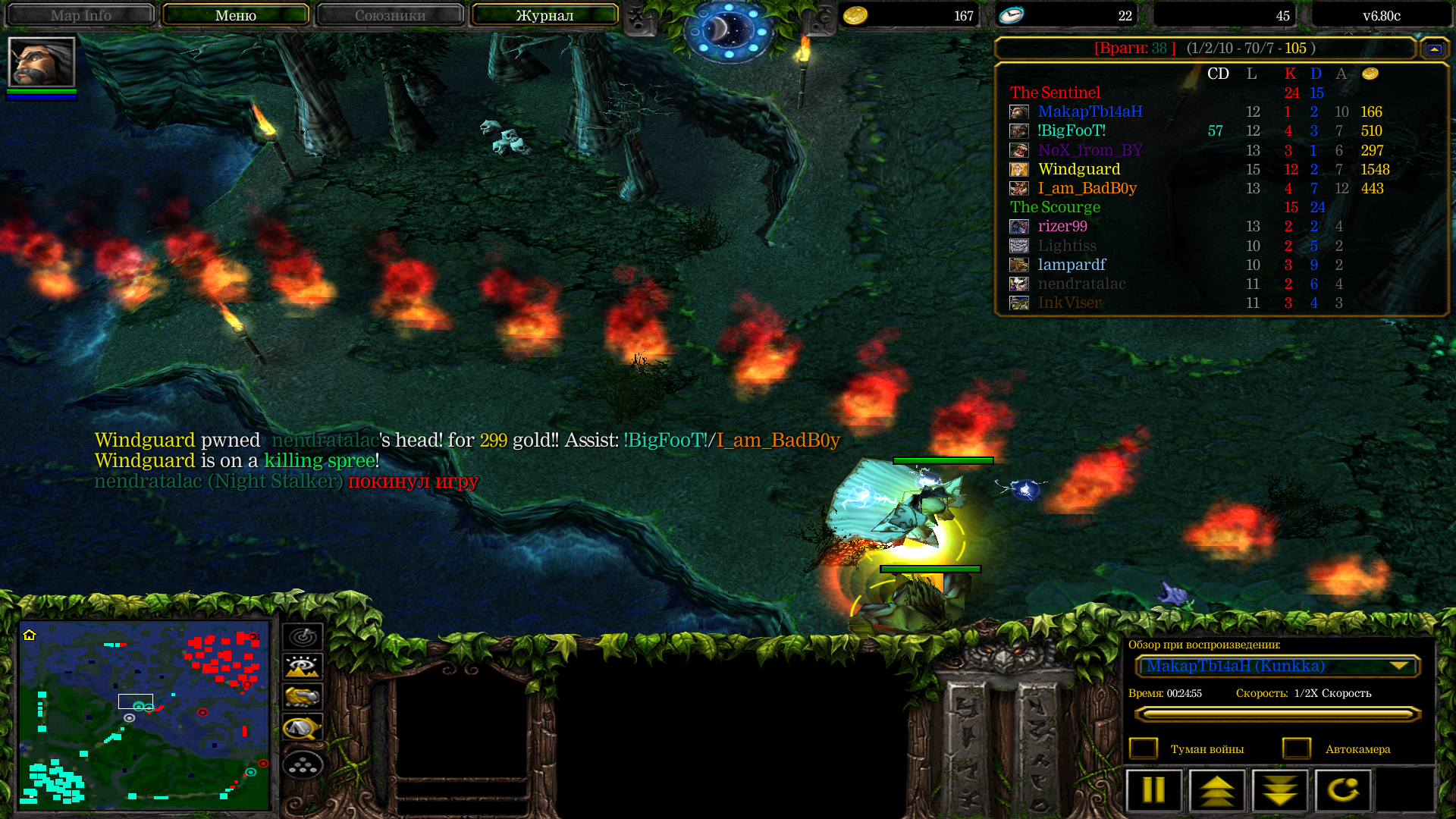Viewport: 1456px width, 819px height.
Task: Collapse the scoreboard with the arrow button
Action: click(1434, 49)
